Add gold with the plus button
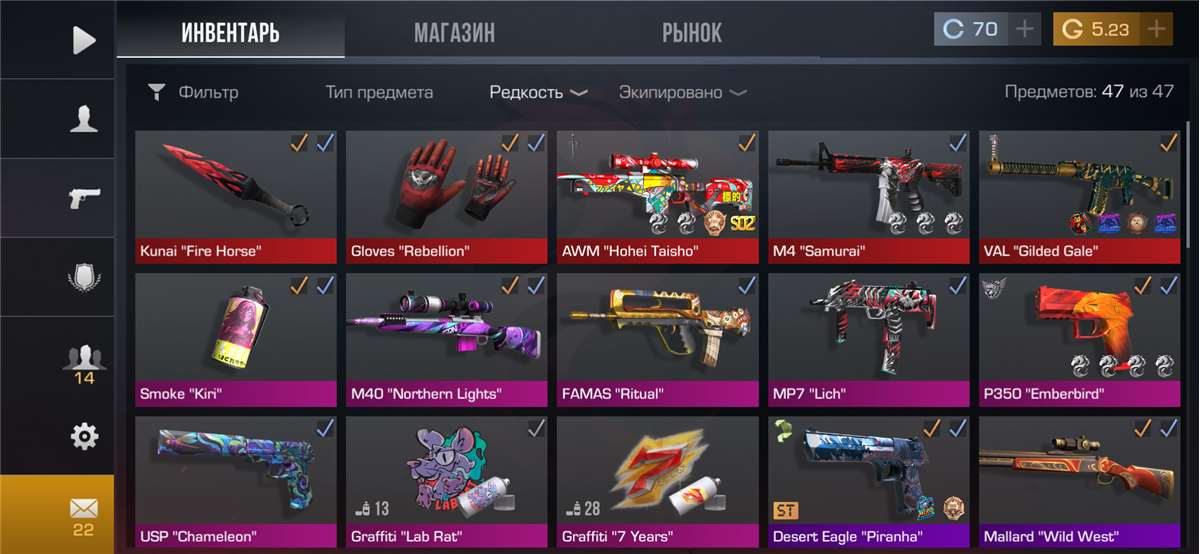Screen dimensions: 1200x554 coord(1156,29)
